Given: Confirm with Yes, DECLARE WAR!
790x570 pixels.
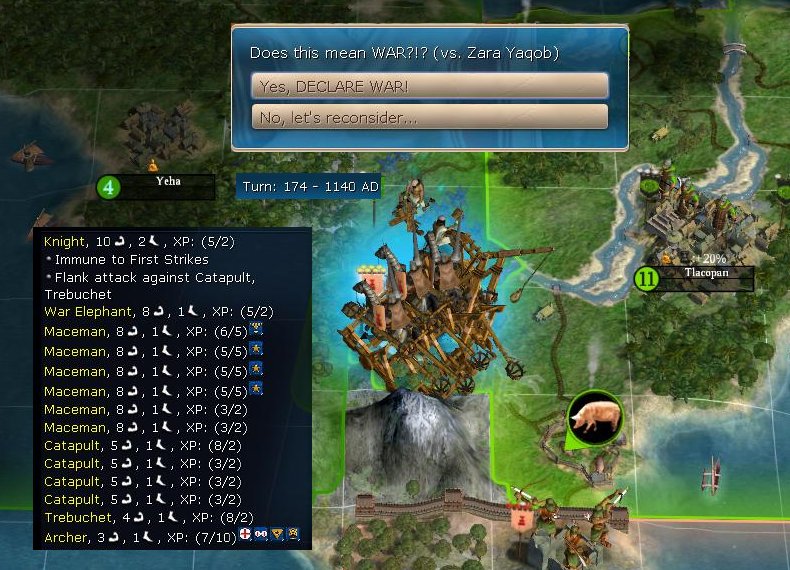Looking at the screenshot, I should [429, 85].
